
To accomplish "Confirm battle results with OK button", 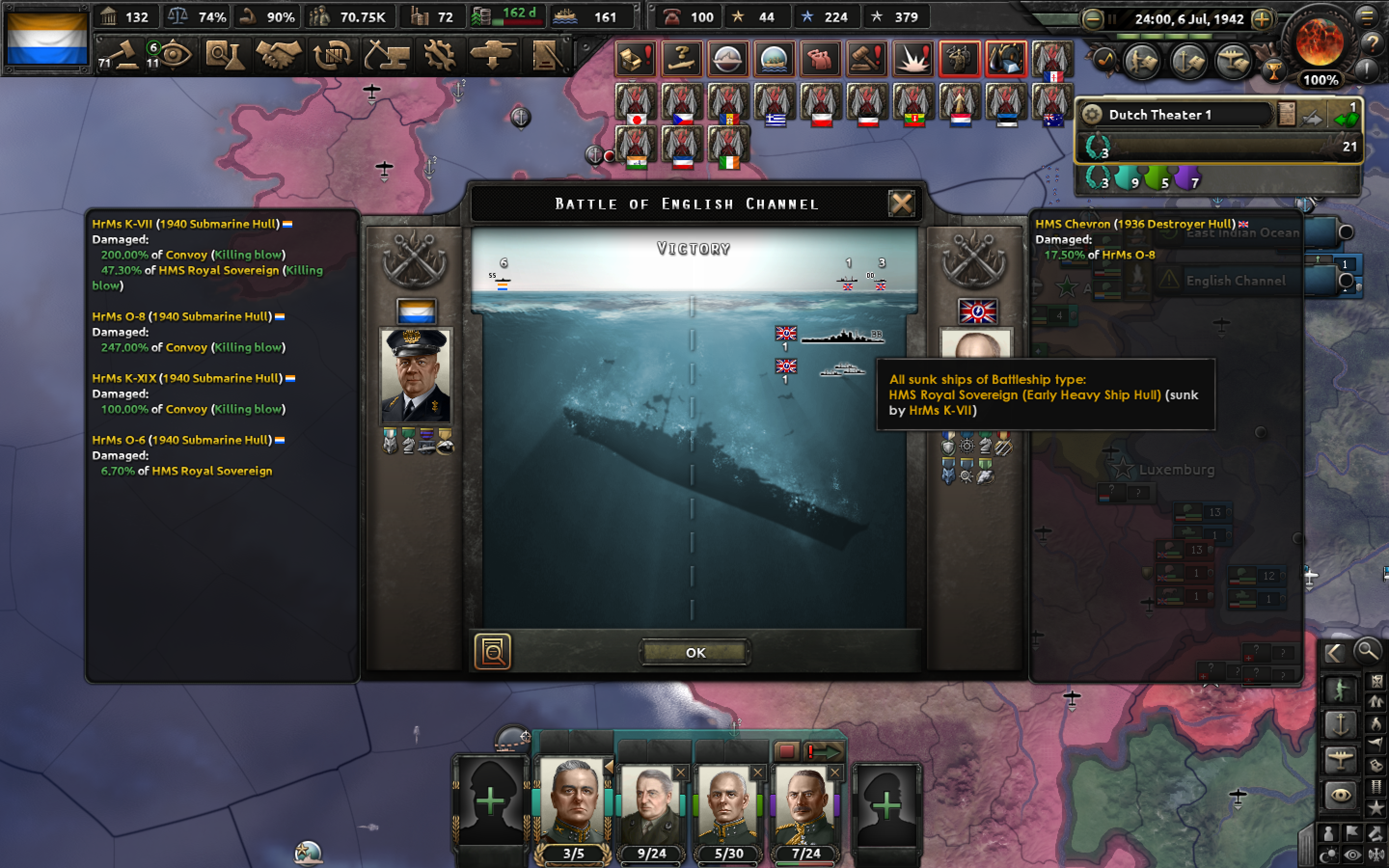I will pyautogui.click(x=694, y=652).
